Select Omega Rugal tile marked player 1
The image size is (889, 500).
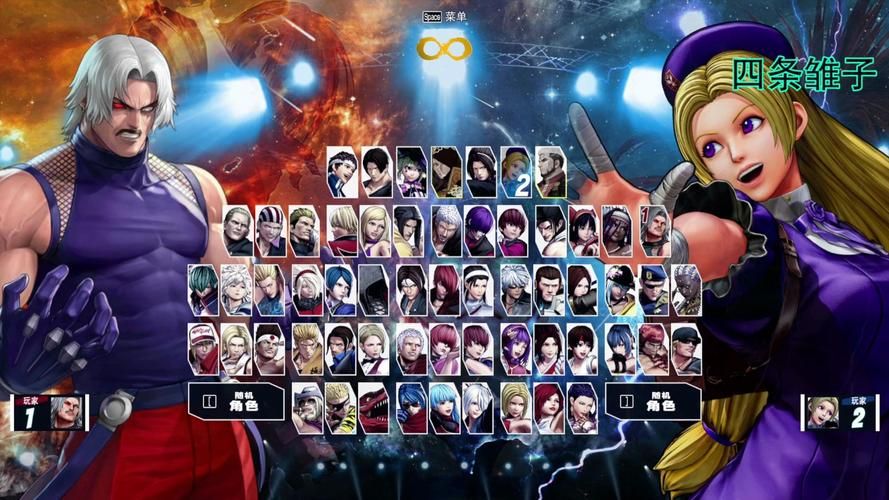coord(653,227)
